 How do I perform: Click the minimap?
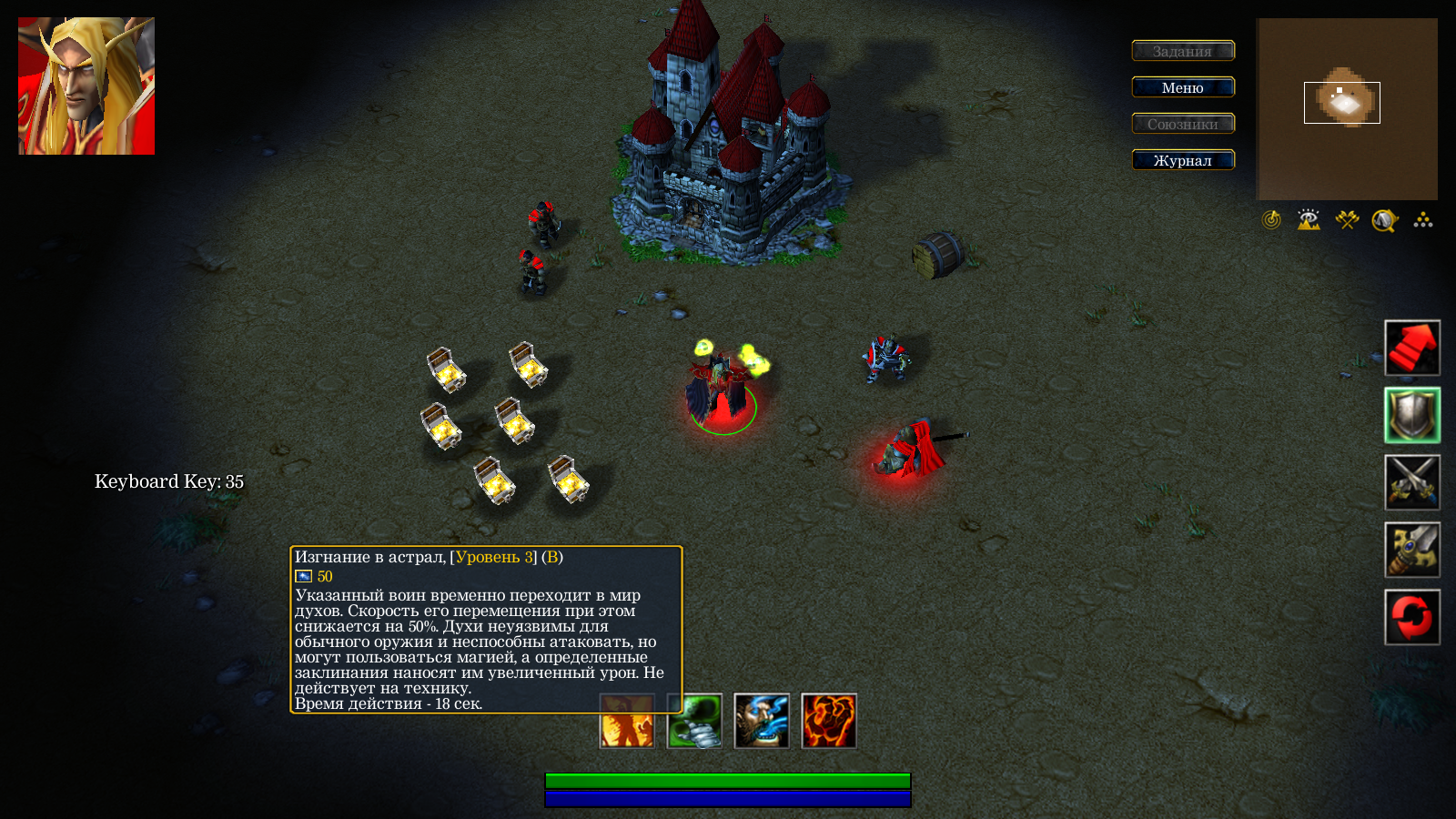[1347, 109]
